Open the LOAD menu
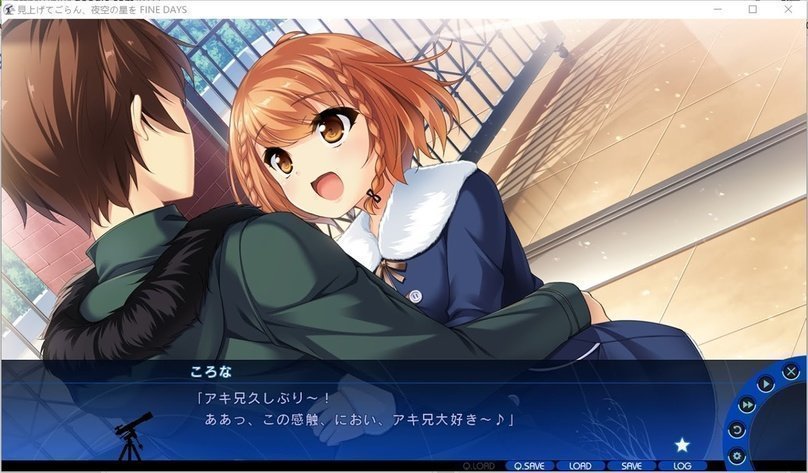Viewport: 808px width, 473px height. coord(580,466)
